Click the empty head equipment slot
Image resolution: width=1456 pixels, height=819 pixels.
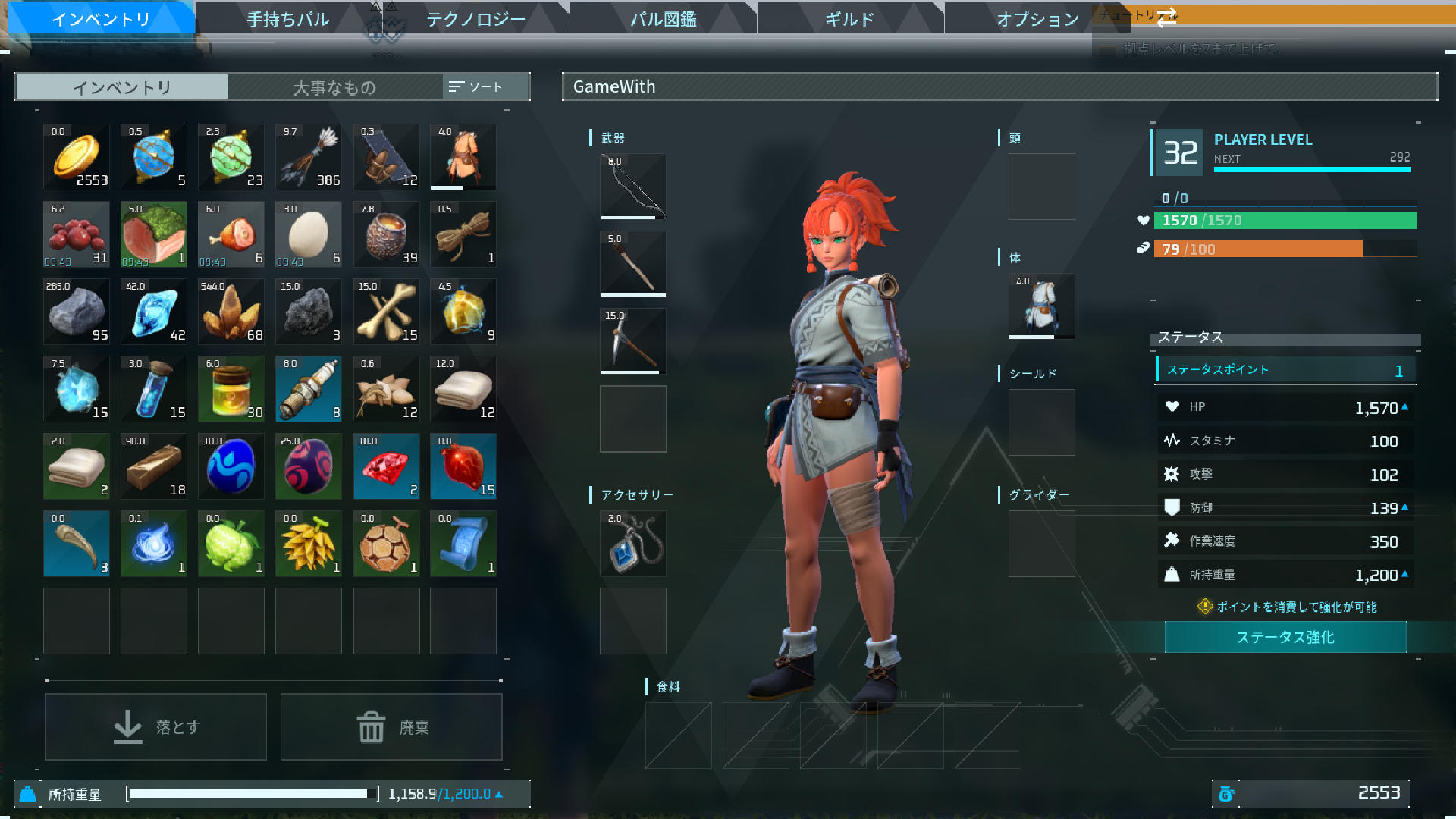coord(1041,186)
